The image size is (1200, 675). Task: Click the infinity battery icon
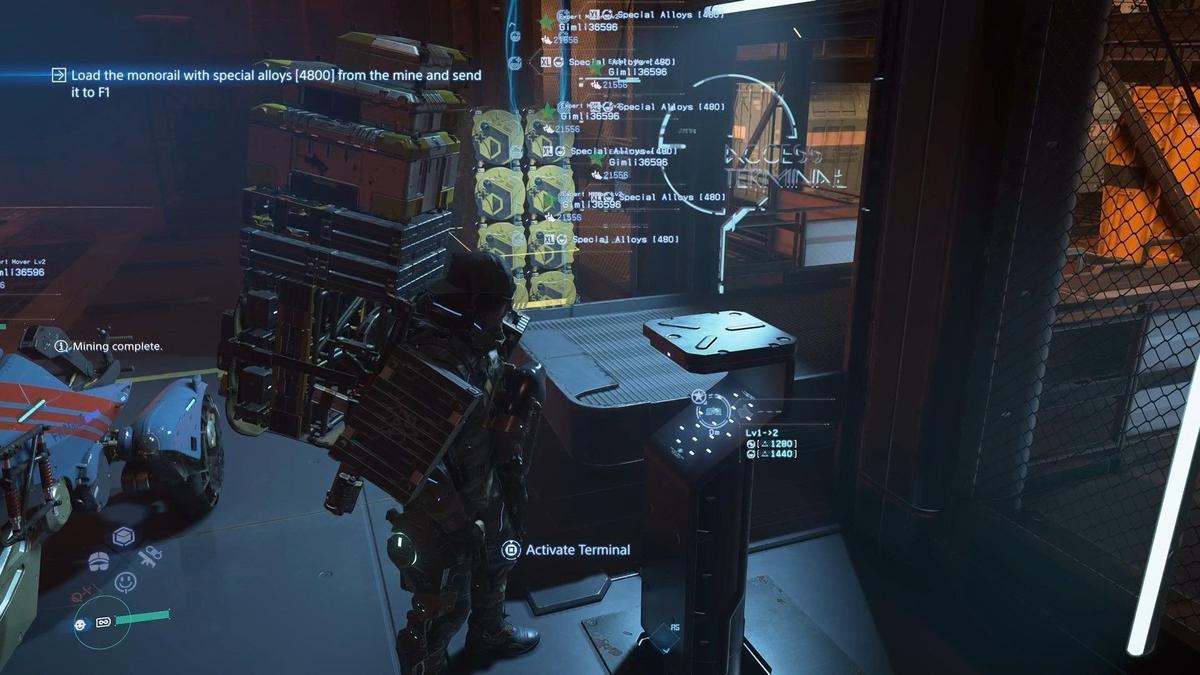click(102, 623)
